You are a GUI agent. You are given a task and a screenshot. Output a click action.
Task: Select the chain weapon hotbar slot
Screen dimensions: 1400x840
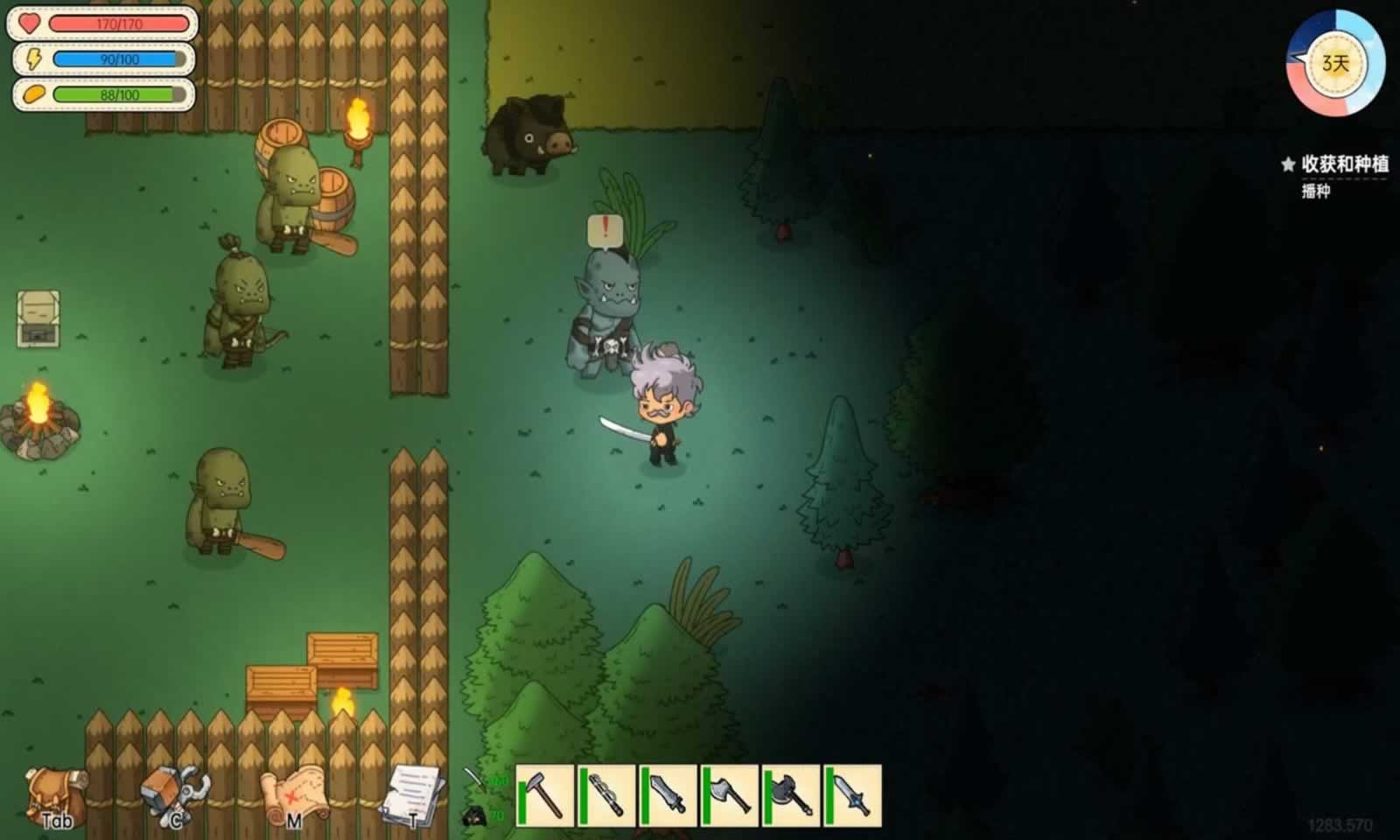point(606,795)
